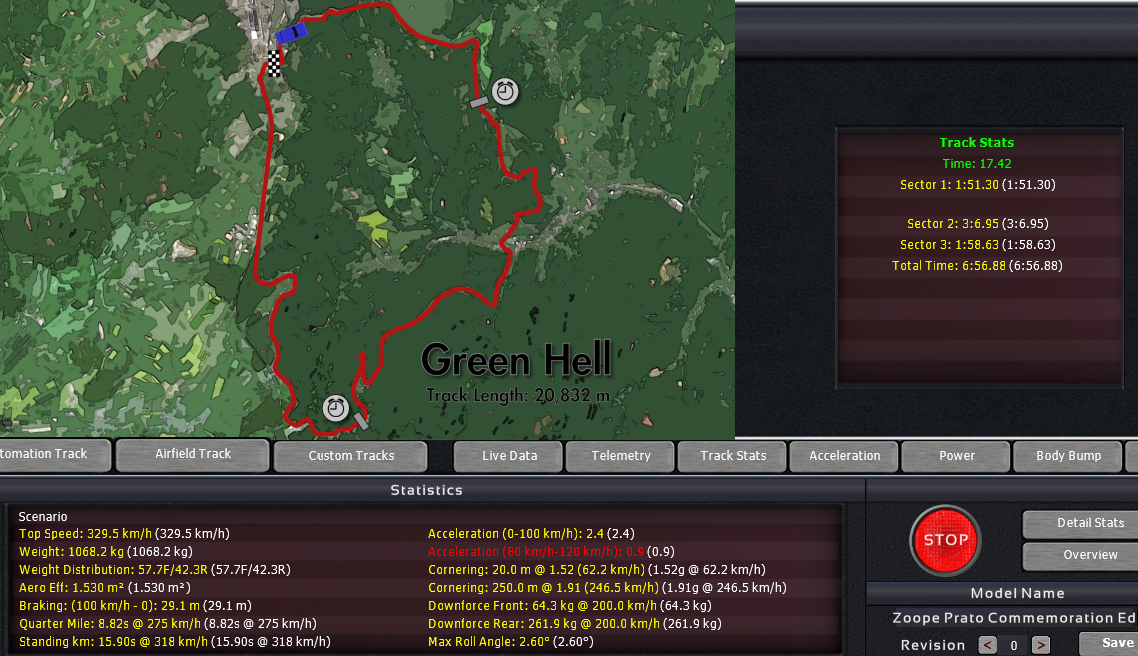Open the Body Bump tab
Screen dimensions: 1138x656
tap(1068, 456)
